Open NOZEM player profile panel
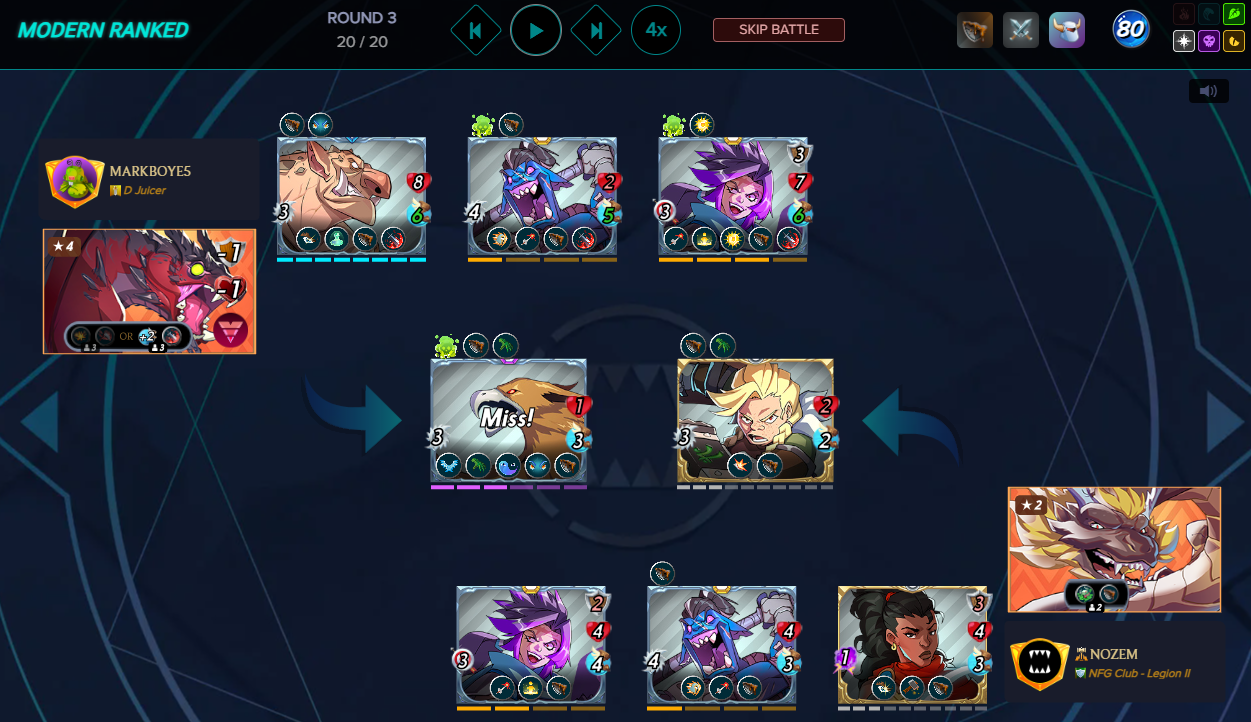This screenshot has height=722, width=1251. click(1114, 663)
